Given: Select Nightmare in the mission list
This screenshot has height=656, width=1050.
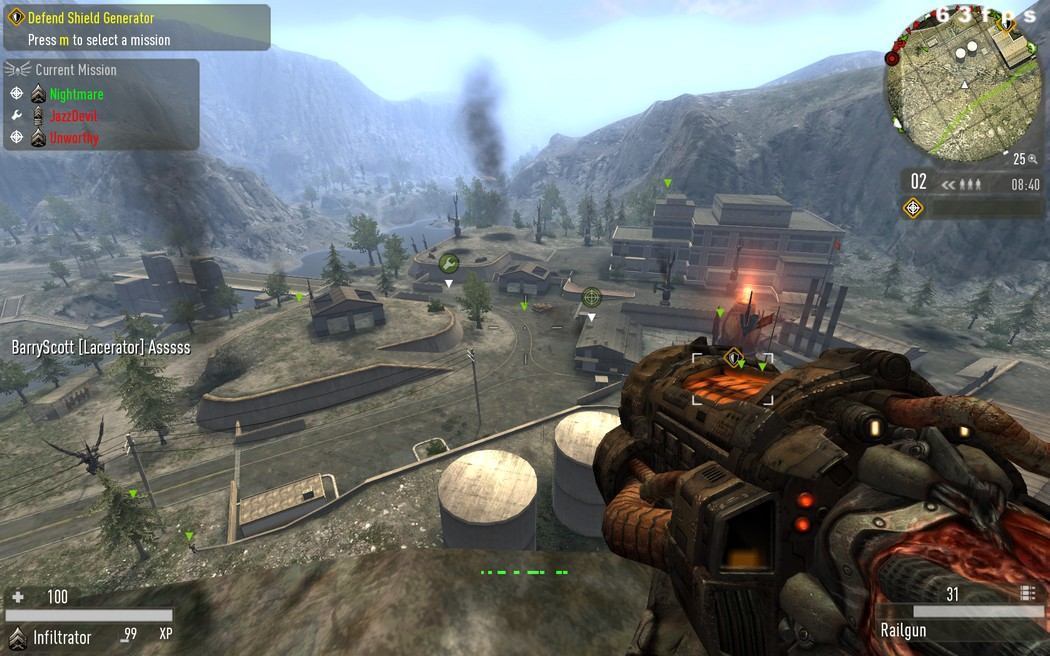Looking at the screenshot, I should coord(76,94).
